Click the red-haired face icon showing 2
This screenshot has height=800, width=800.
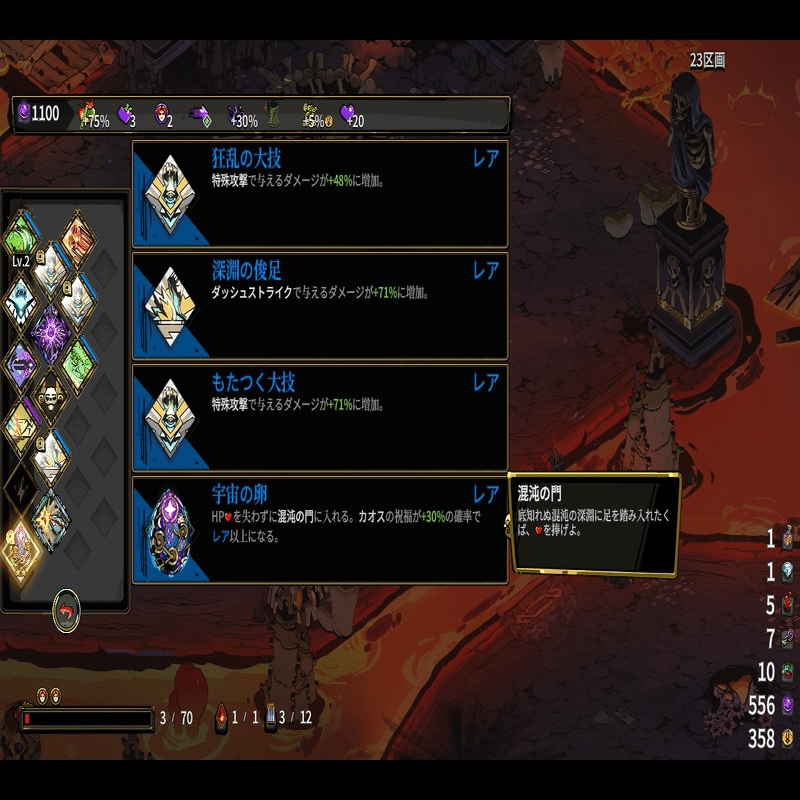[x=161, y=115]
